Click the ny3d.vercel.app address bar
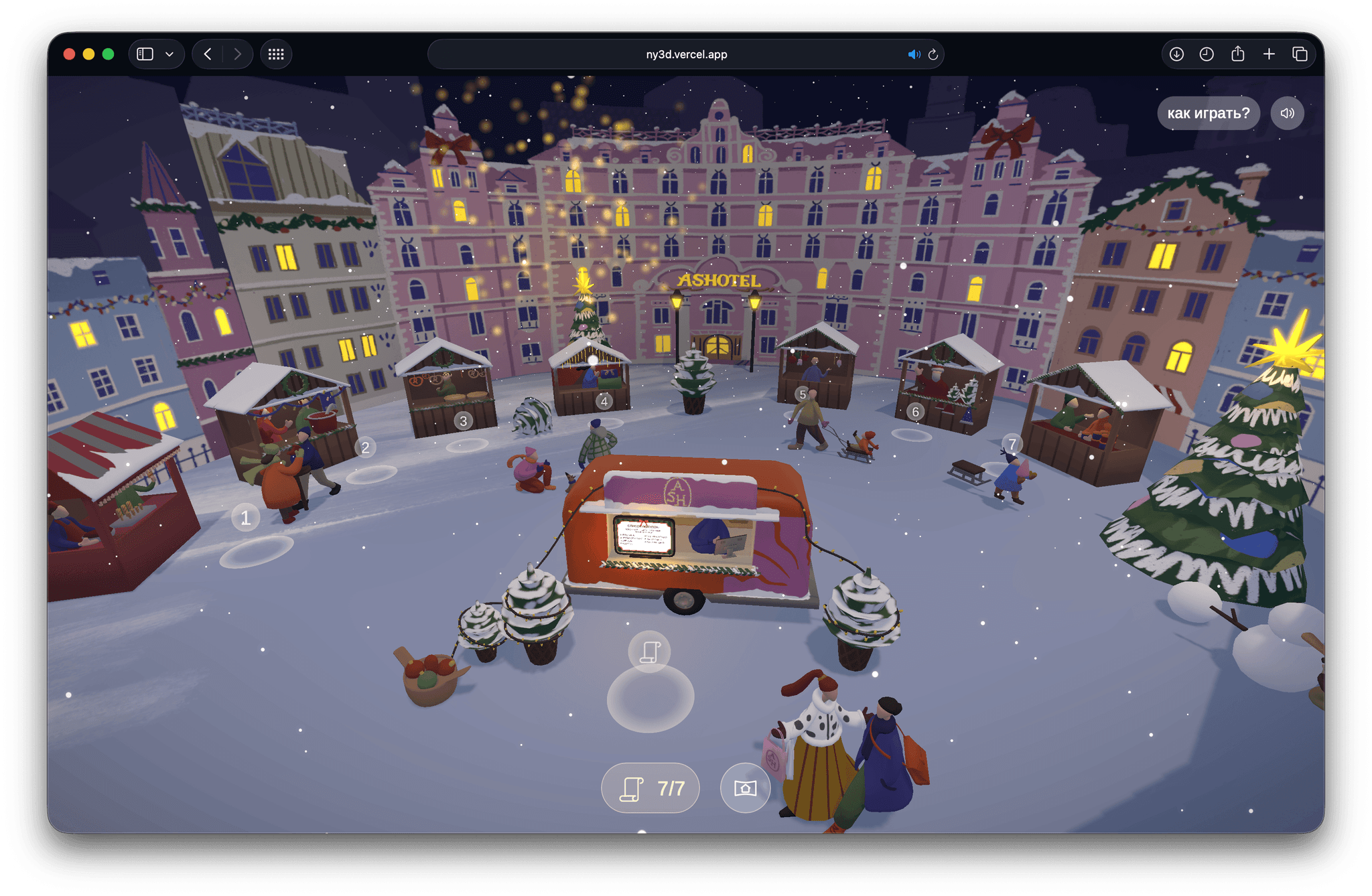1372x896 pixels. click(x=686, y=54)
